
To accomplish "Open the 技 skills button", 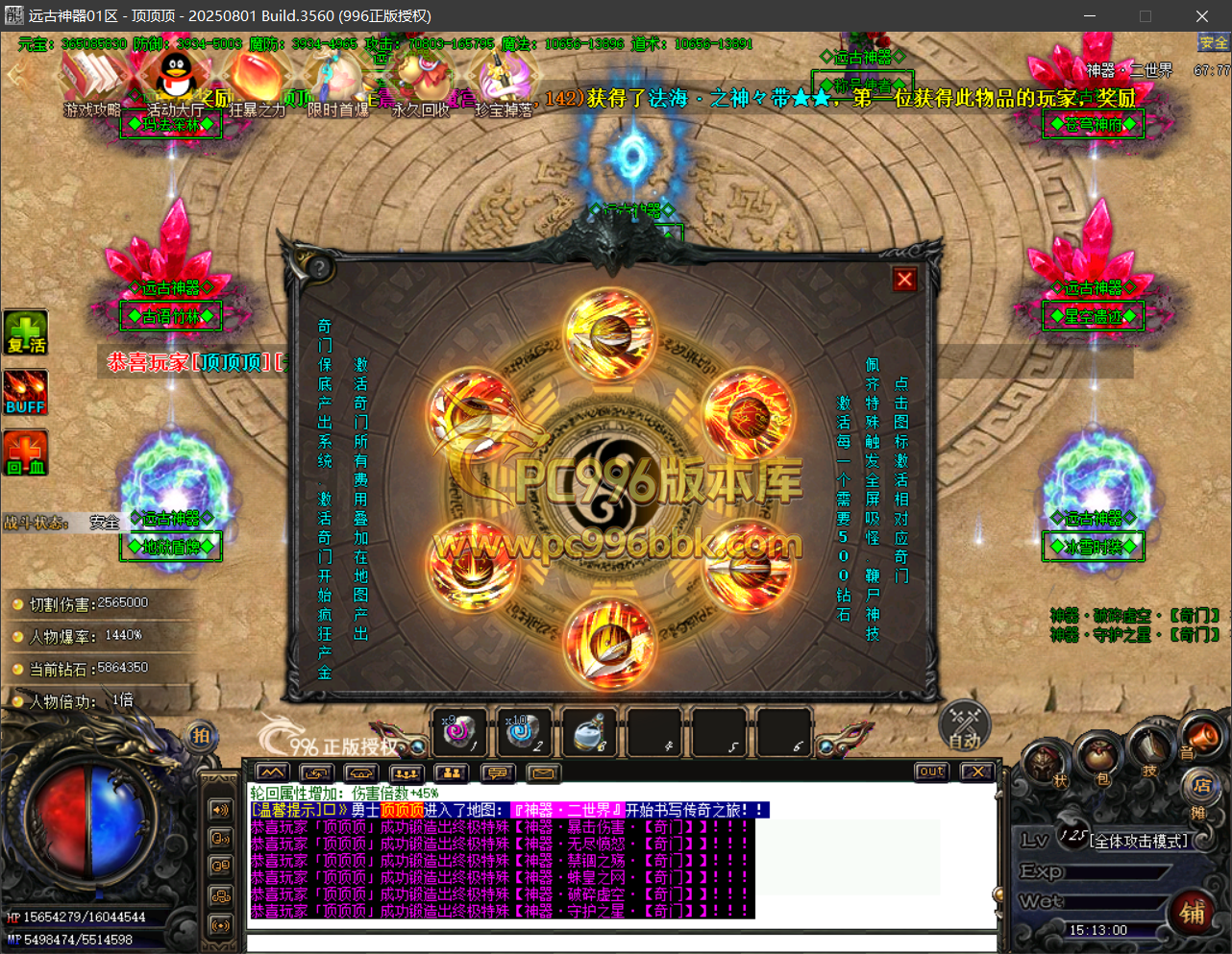I will pos(1149,752).
